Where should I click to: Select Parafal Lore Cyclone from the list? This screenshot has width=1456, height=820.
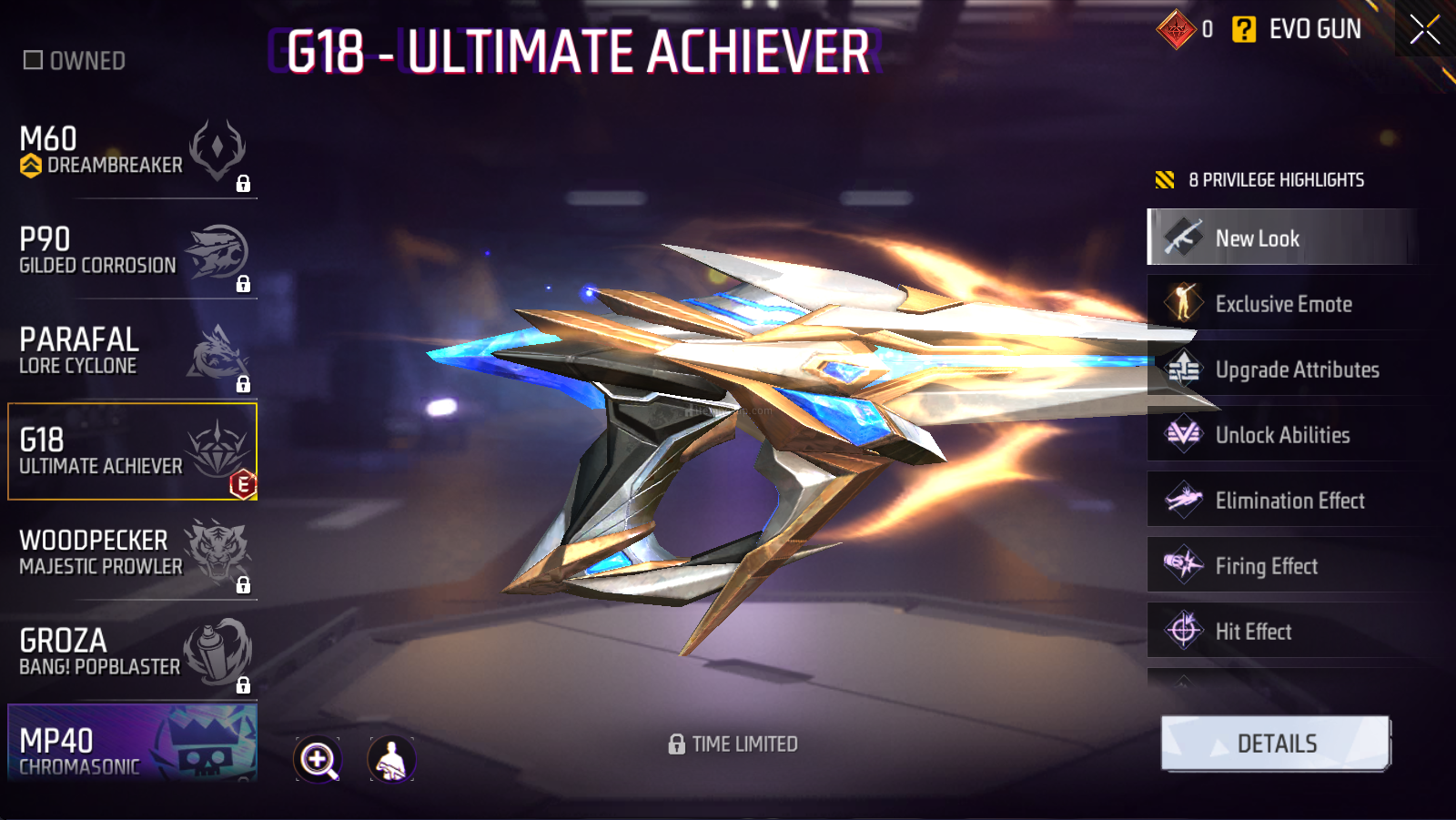click(x=133, y=352)
